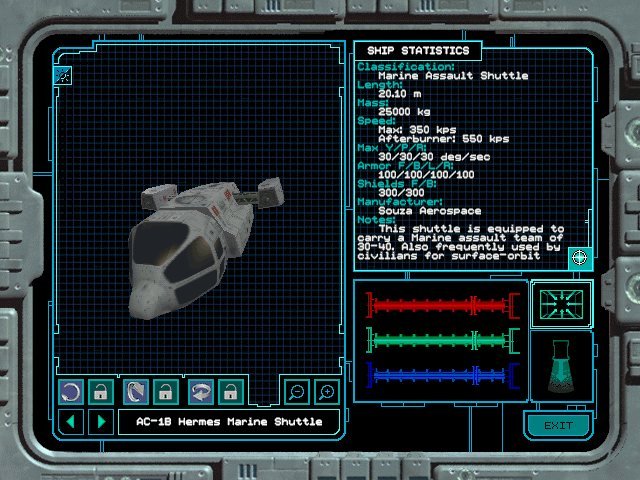Zoom in the ship model view
The width and height of the screenshot is (640, 480).
click(x=325, y=391)
